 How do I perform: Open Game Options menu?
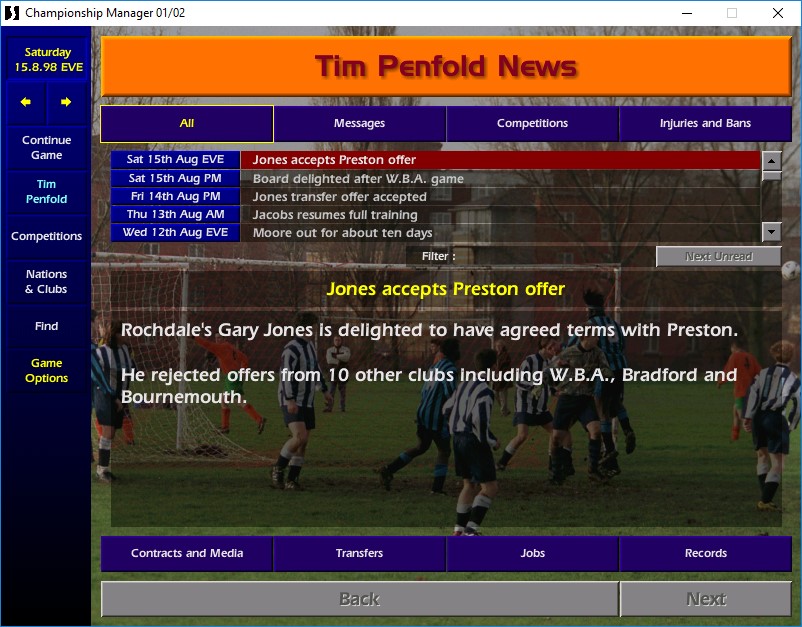click(46, 370)
